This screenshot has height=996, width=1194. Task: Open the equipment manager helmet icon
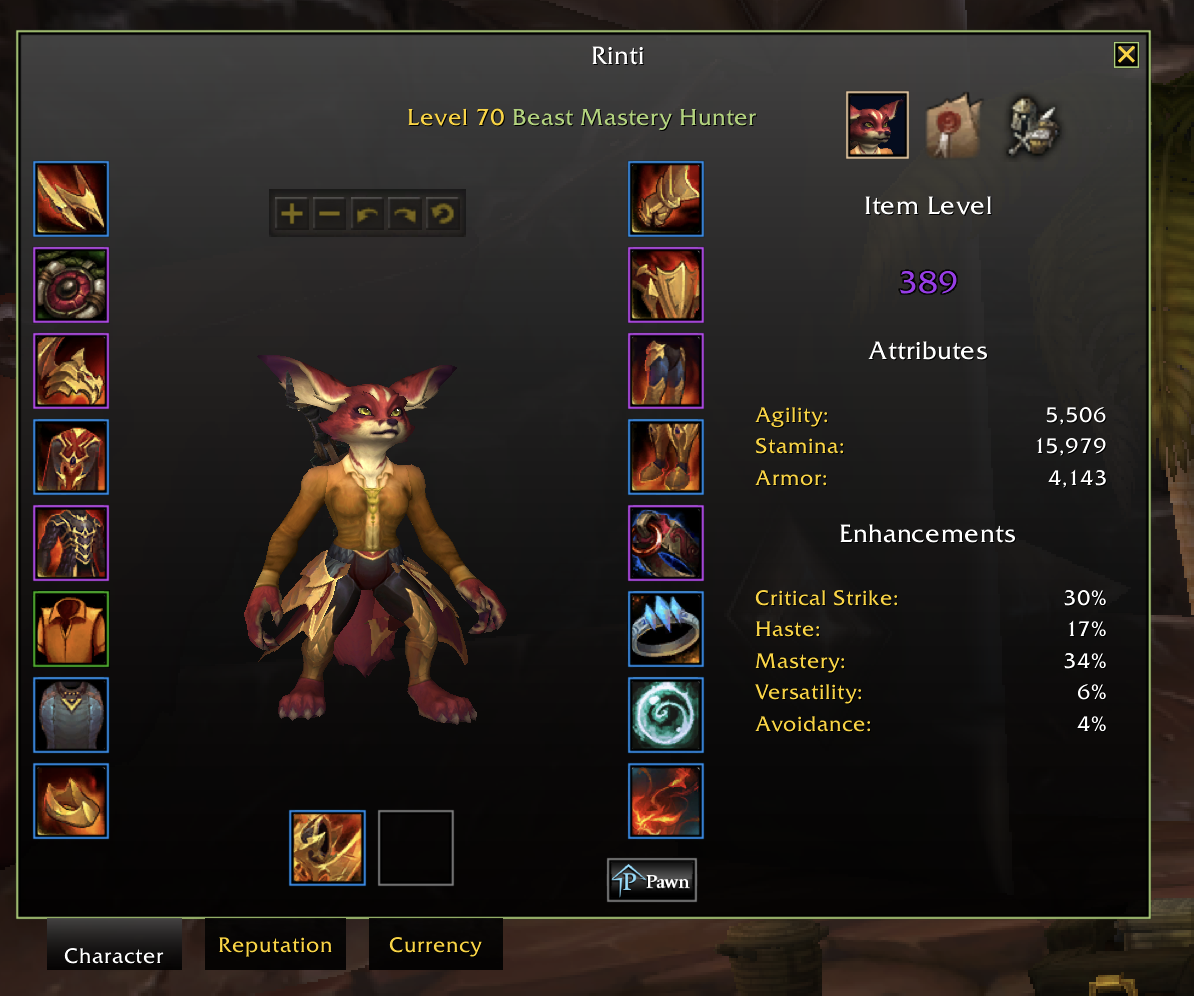tap(1032, 127)
